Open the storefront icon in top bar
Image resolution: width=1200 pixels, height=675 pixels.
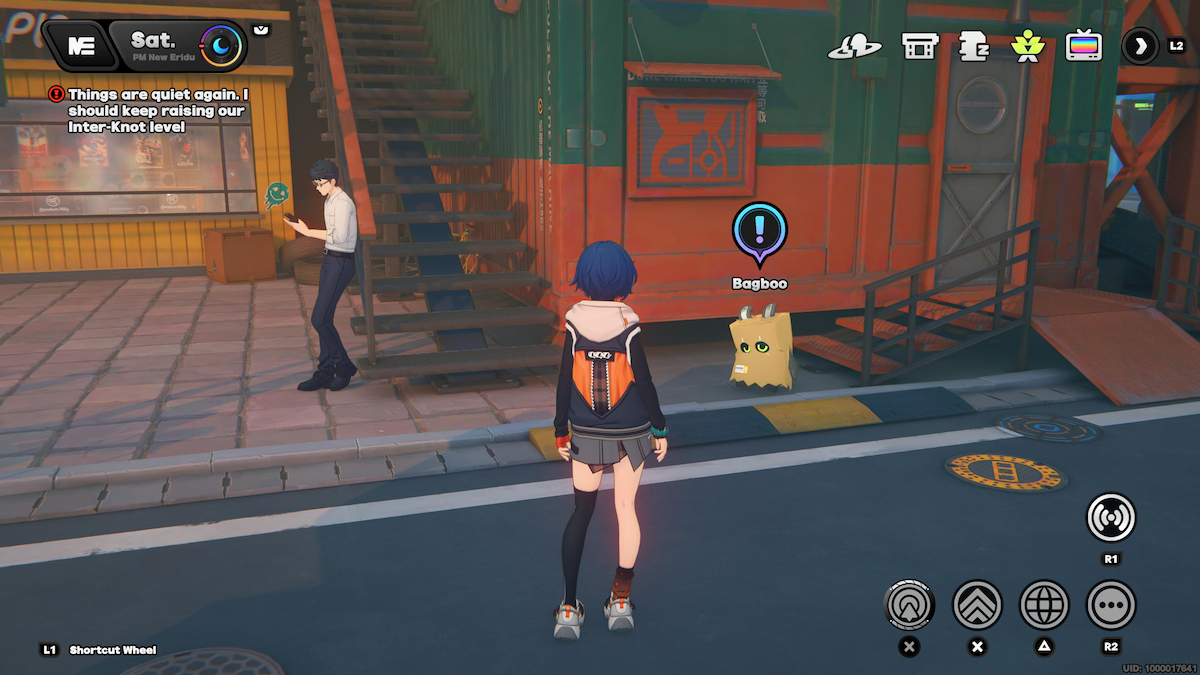pos(919,46)
